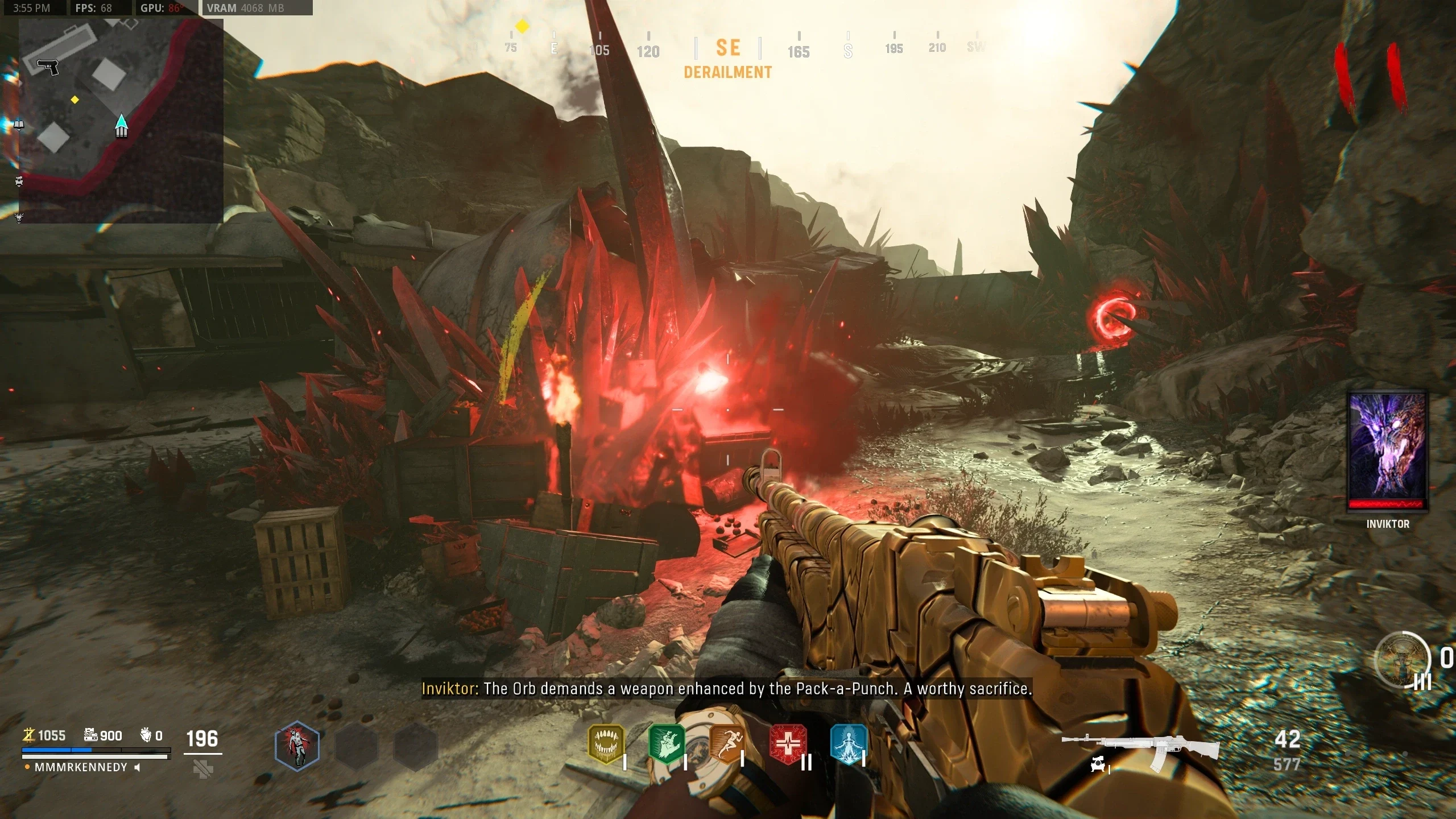Click the open book marker at the minimap edge
1456x819 pixels.
click(19, 125)
